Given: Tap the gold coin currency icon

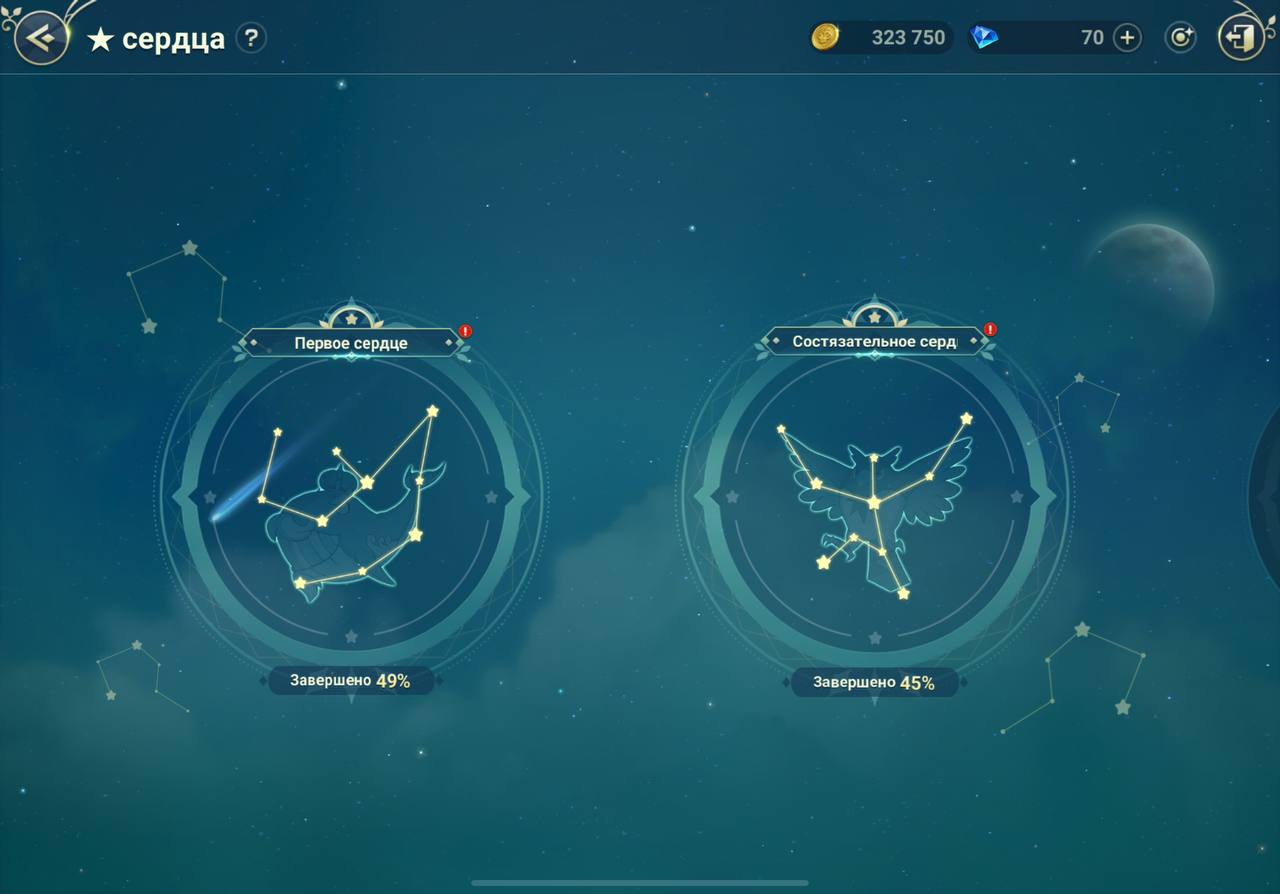Looking at the screenshot, I should pyautogui.click(x=825, y=38).
